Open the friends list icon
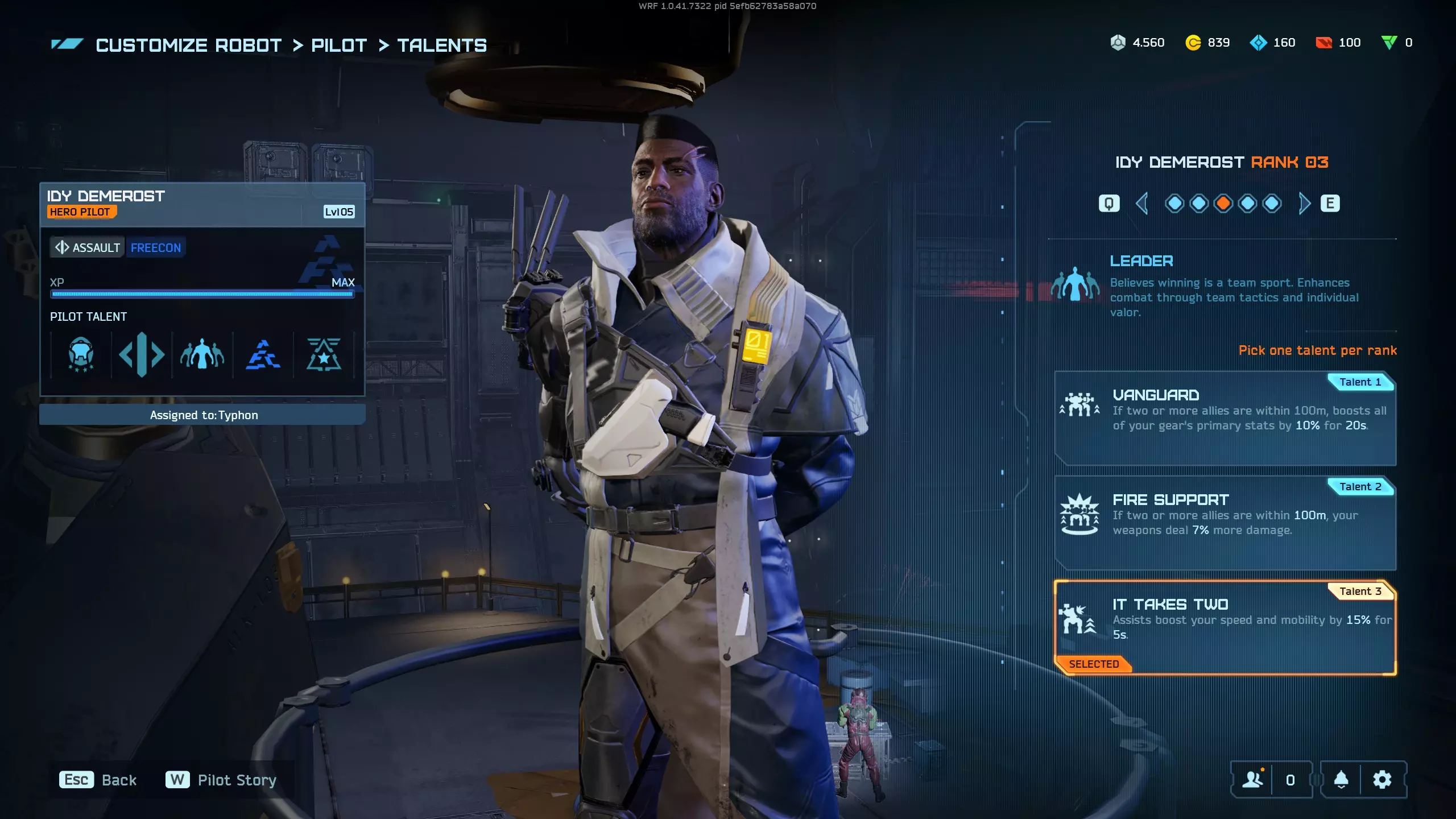Screen dimensions: 1456x819 1252,780
